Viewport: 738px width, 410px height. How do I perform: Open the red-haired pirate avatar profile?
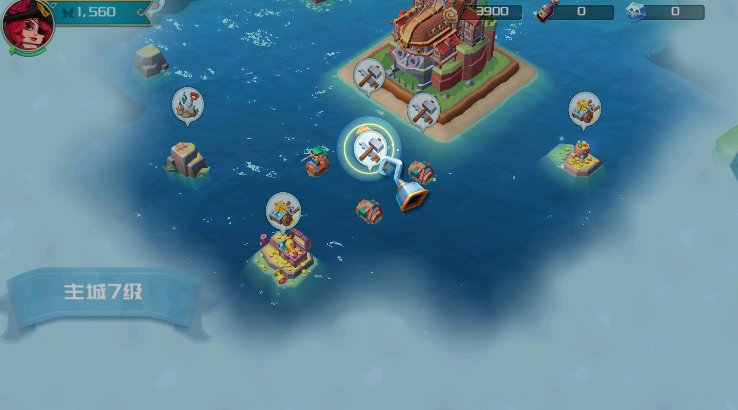pos(27,25)
